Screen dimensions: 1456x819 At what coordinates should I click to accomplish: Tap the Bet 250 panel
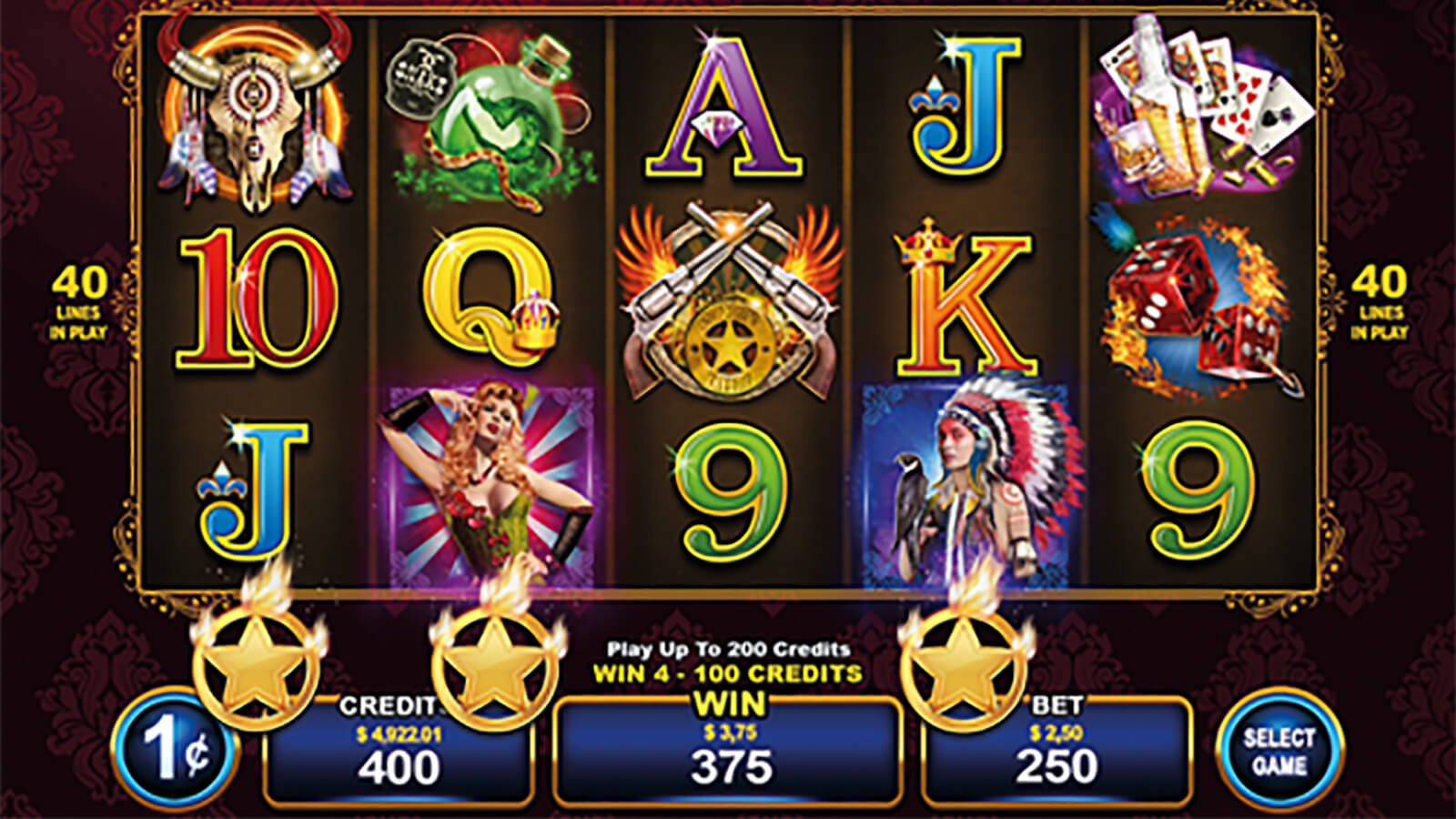point(1057,753)
